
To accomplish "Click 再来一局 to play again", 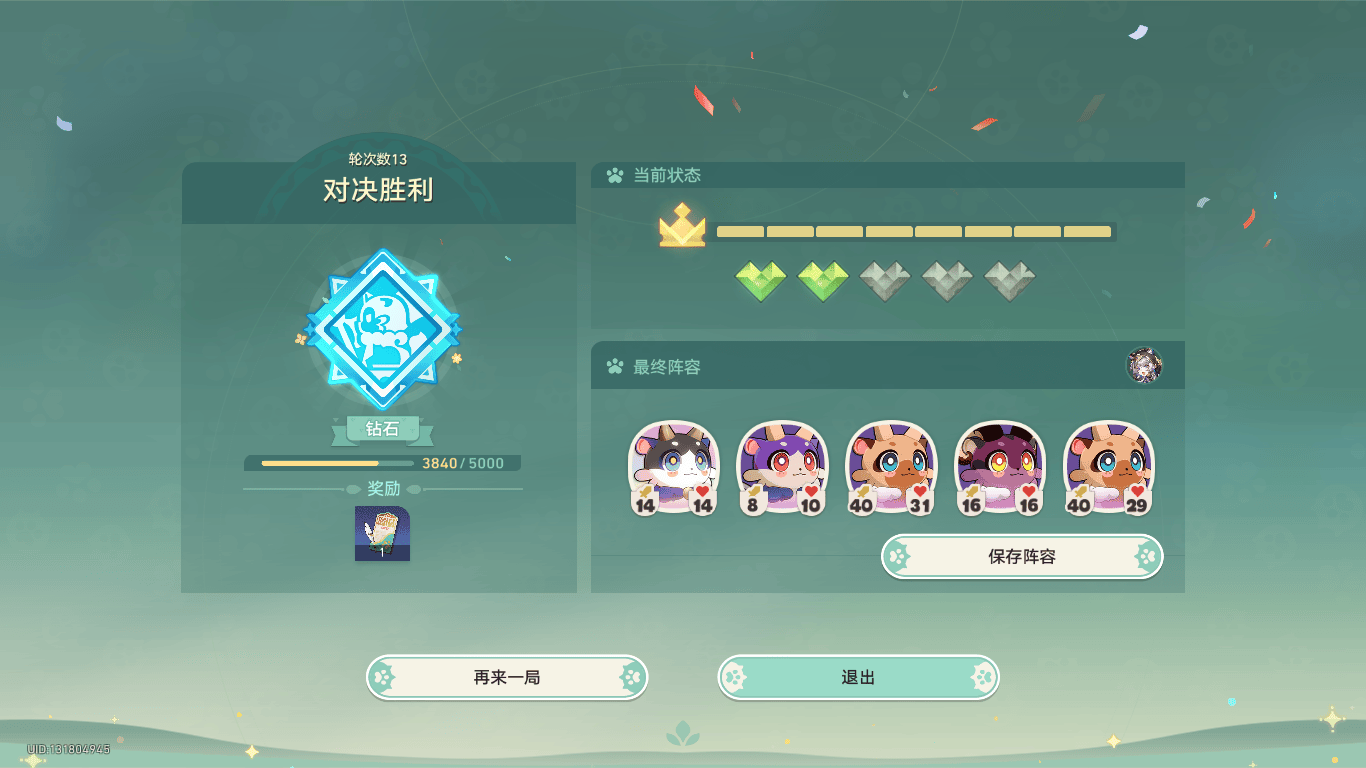I will pos(507,677).
